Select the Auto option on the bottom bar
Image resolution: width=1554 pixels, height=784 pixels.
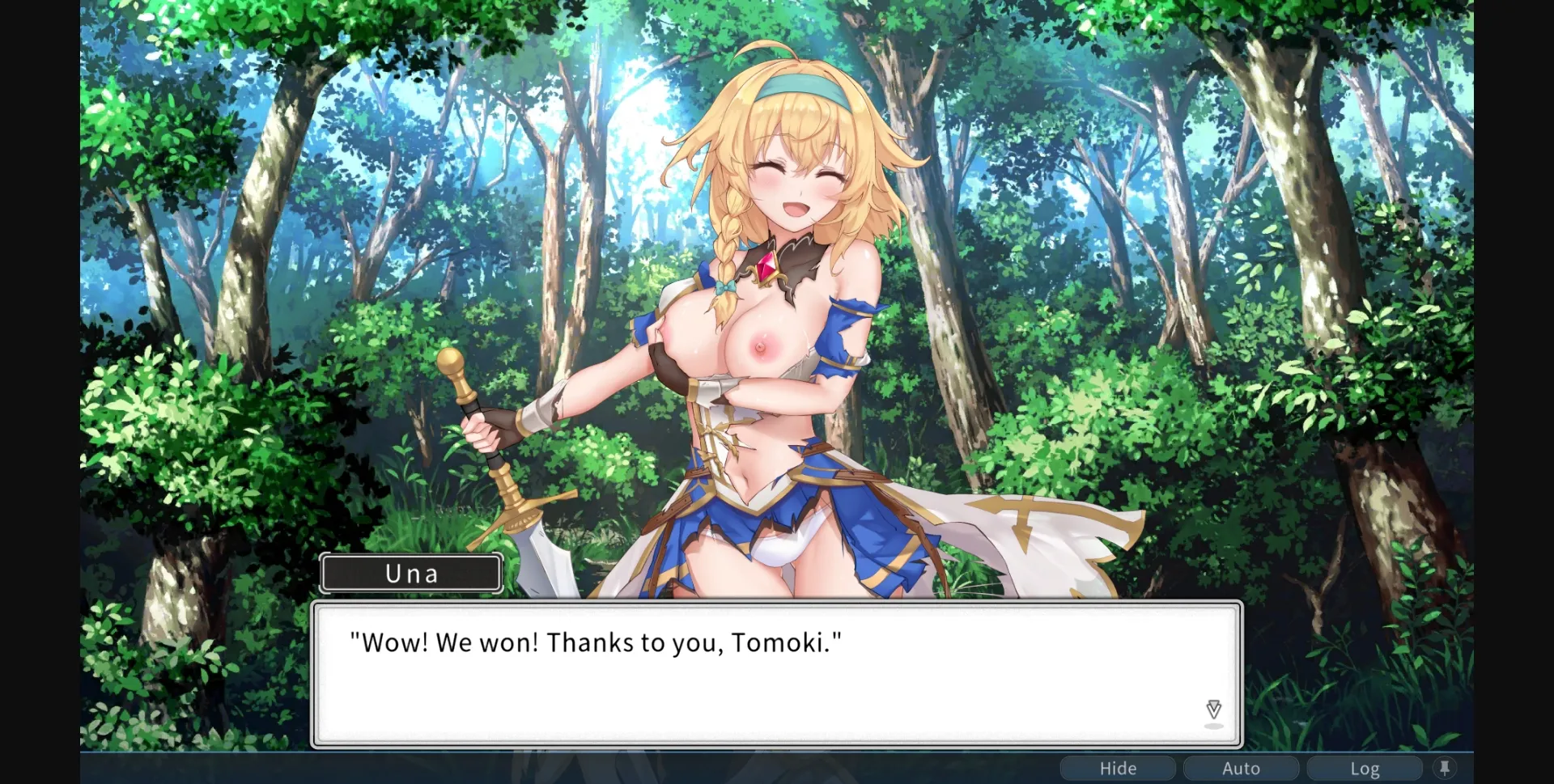point(1241,767)
